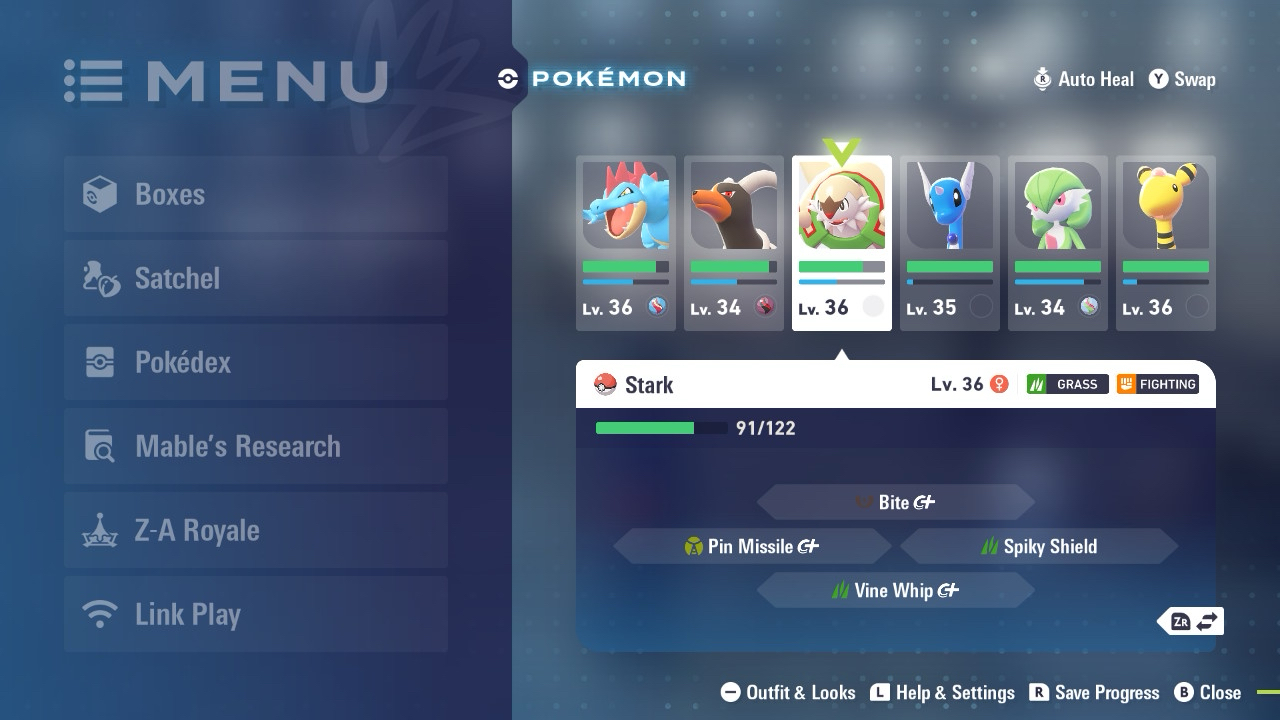Select the Chesnaught party card
Image resolution: width=1280 pixels, height=720 pixels.
(842, 243)
